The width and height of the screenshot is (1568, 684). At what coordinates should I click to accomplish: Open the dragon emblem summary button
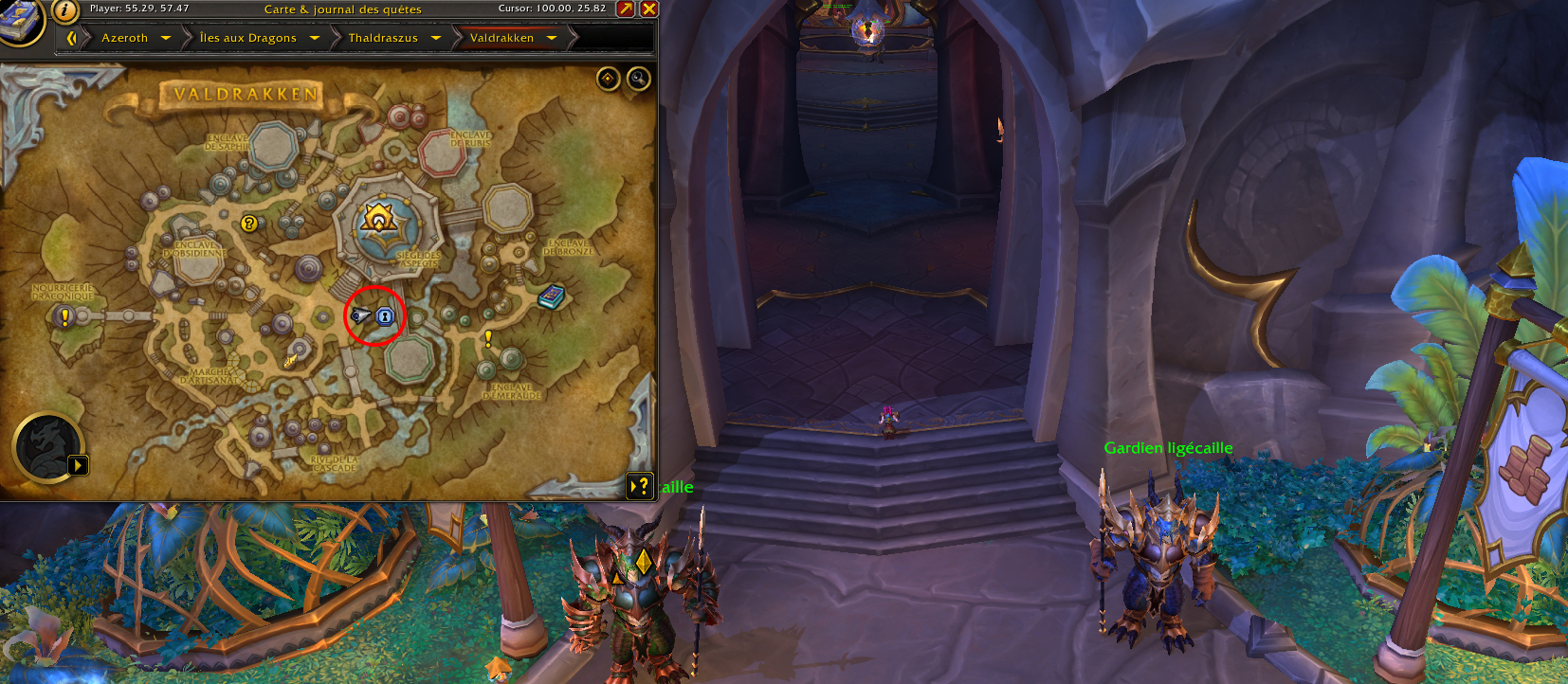[x=47, y=446]
